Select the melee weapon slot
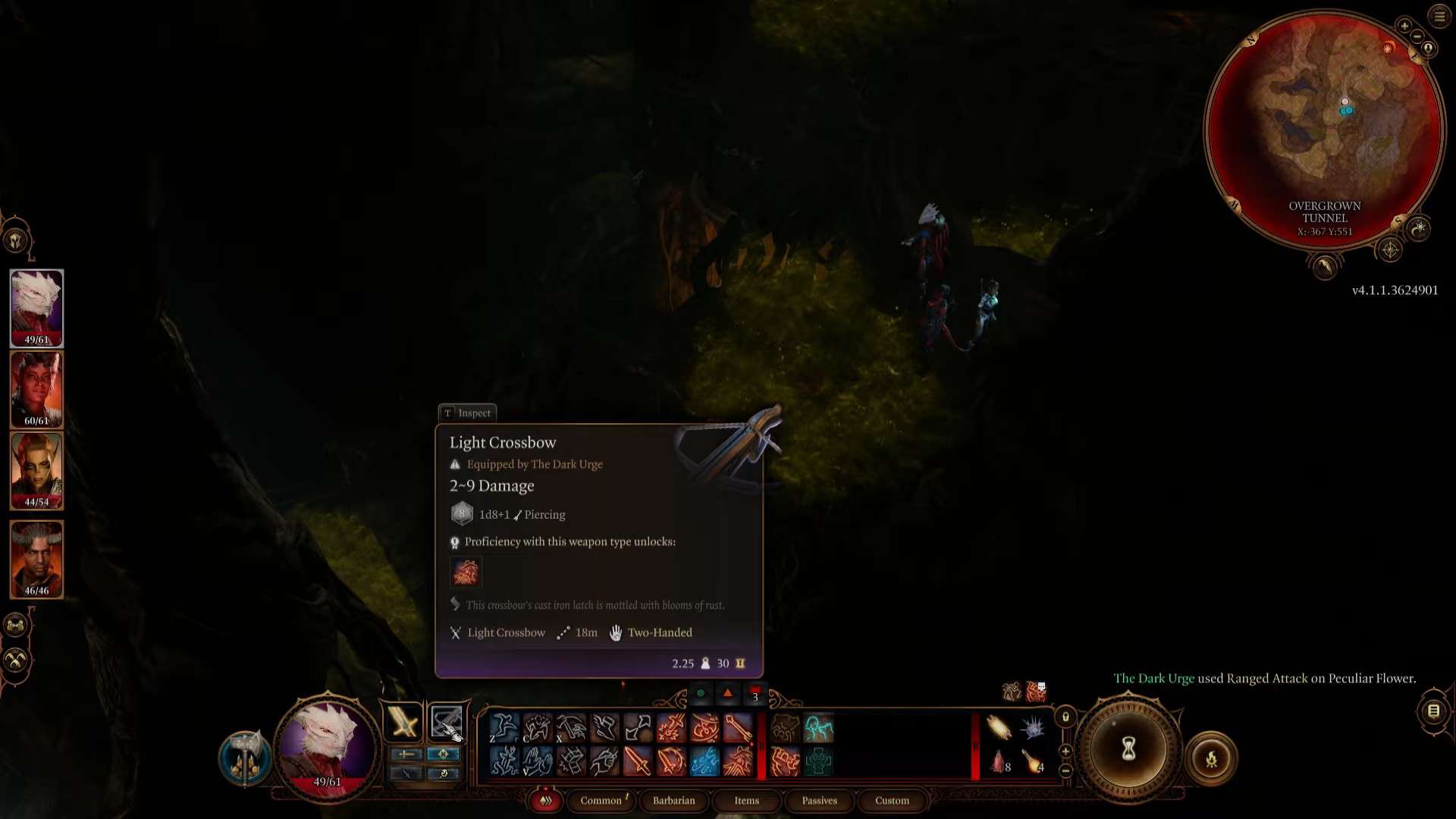 [x=403, y=722]
